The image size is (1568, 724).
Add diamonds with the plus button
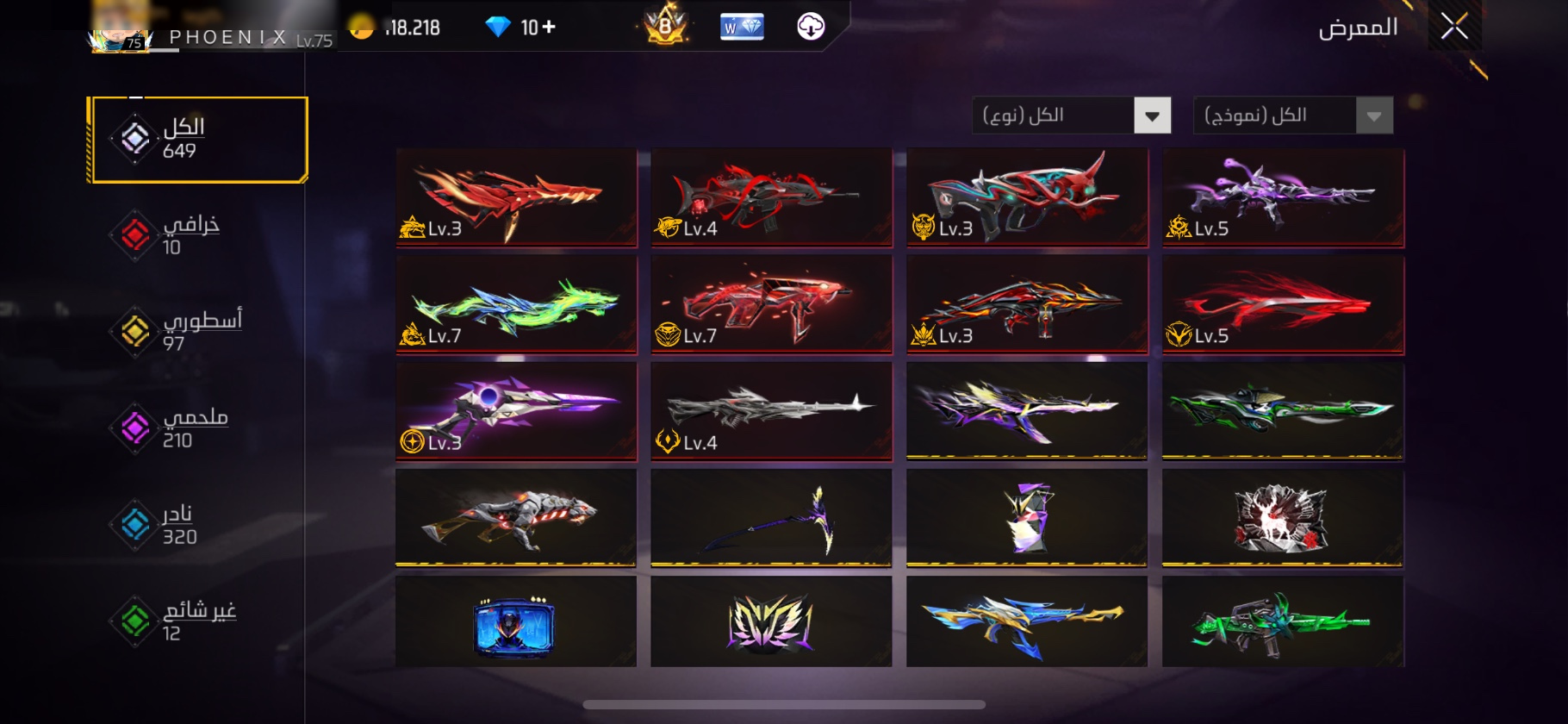pyautogui.click(x=549, y=28)
